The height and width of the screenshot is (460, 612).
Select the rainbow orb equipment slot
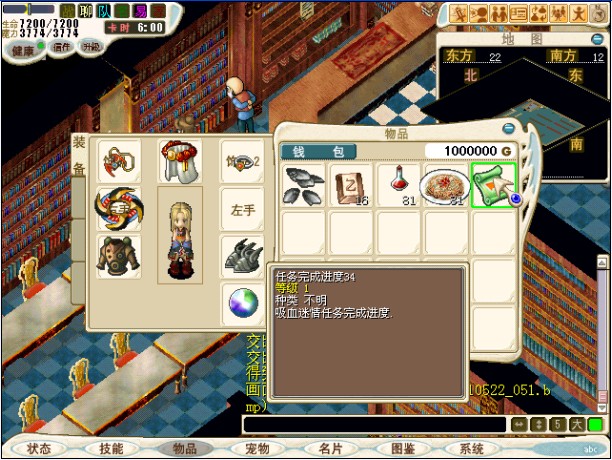click(243, 301)
